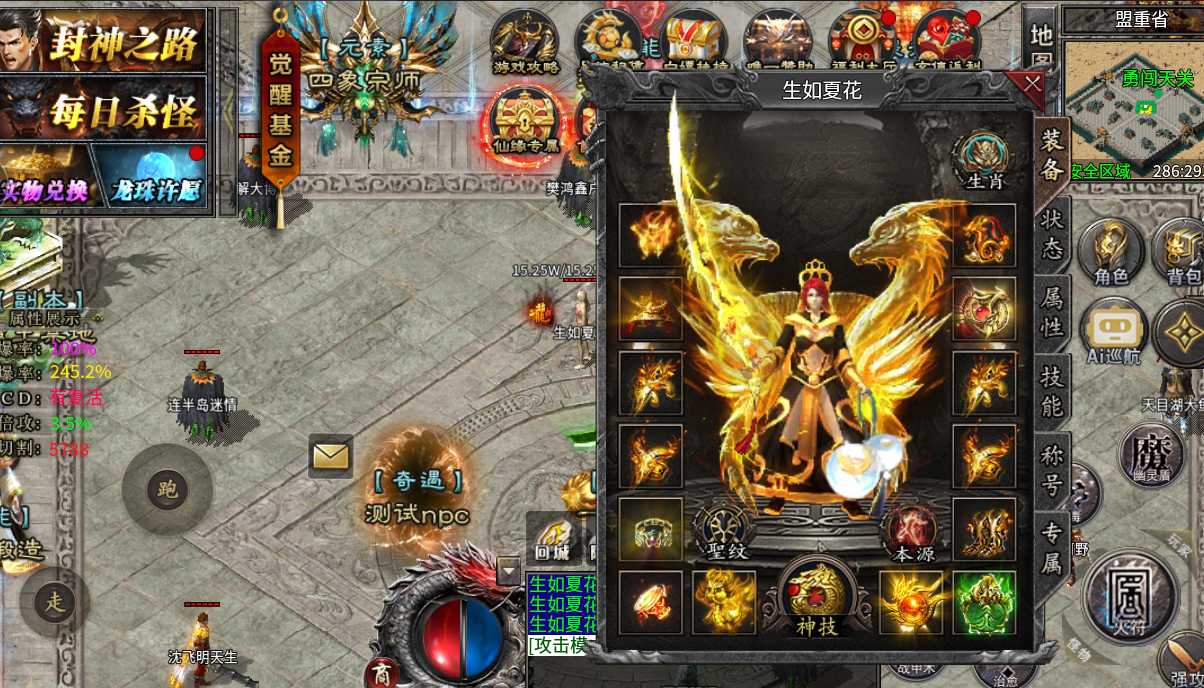
Task: Switch to the 专属 tab
Action: pyautogui.click(x=1052, y=548)
